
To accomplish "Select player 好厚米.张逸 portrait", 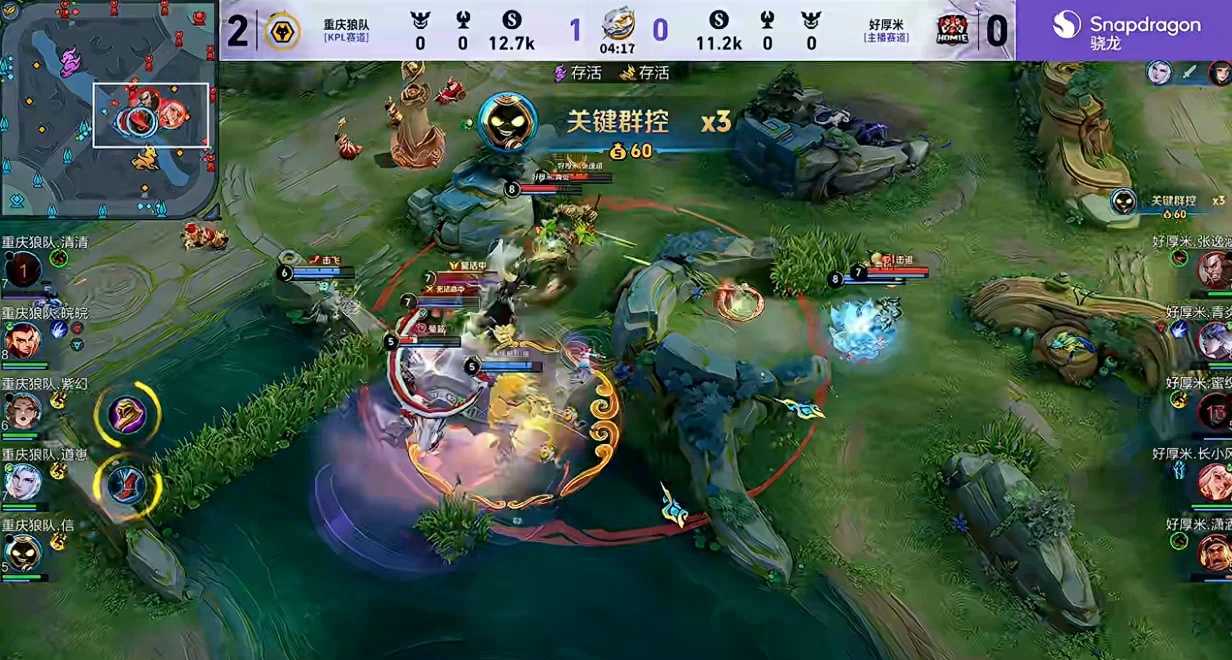I will coord(1214,270).
